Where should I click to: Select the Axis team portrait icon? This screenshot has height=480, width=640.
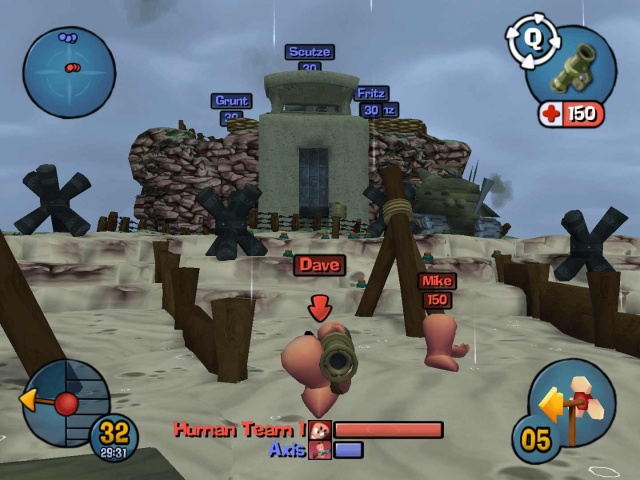pos(320,450)
